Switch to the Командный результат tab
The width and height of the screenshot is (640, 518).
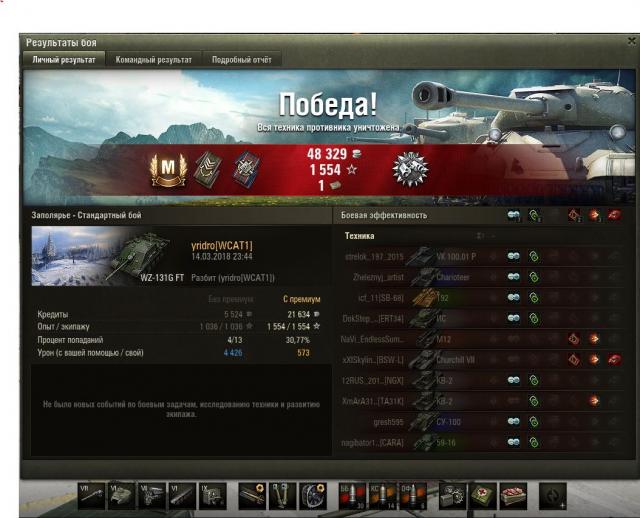(x=153, y=60)
